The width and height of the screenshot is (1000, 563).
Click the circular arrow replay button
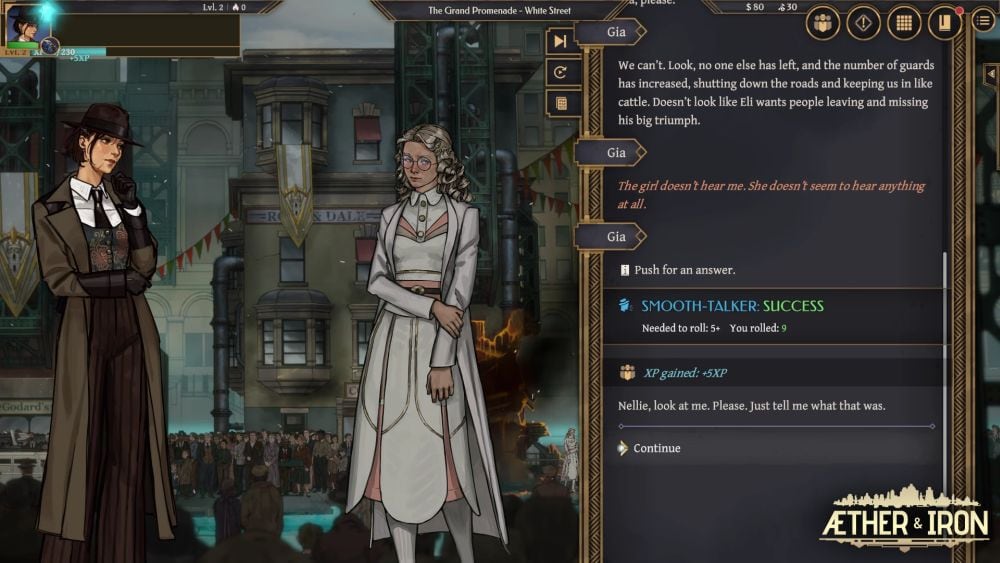tap(561, 72)
